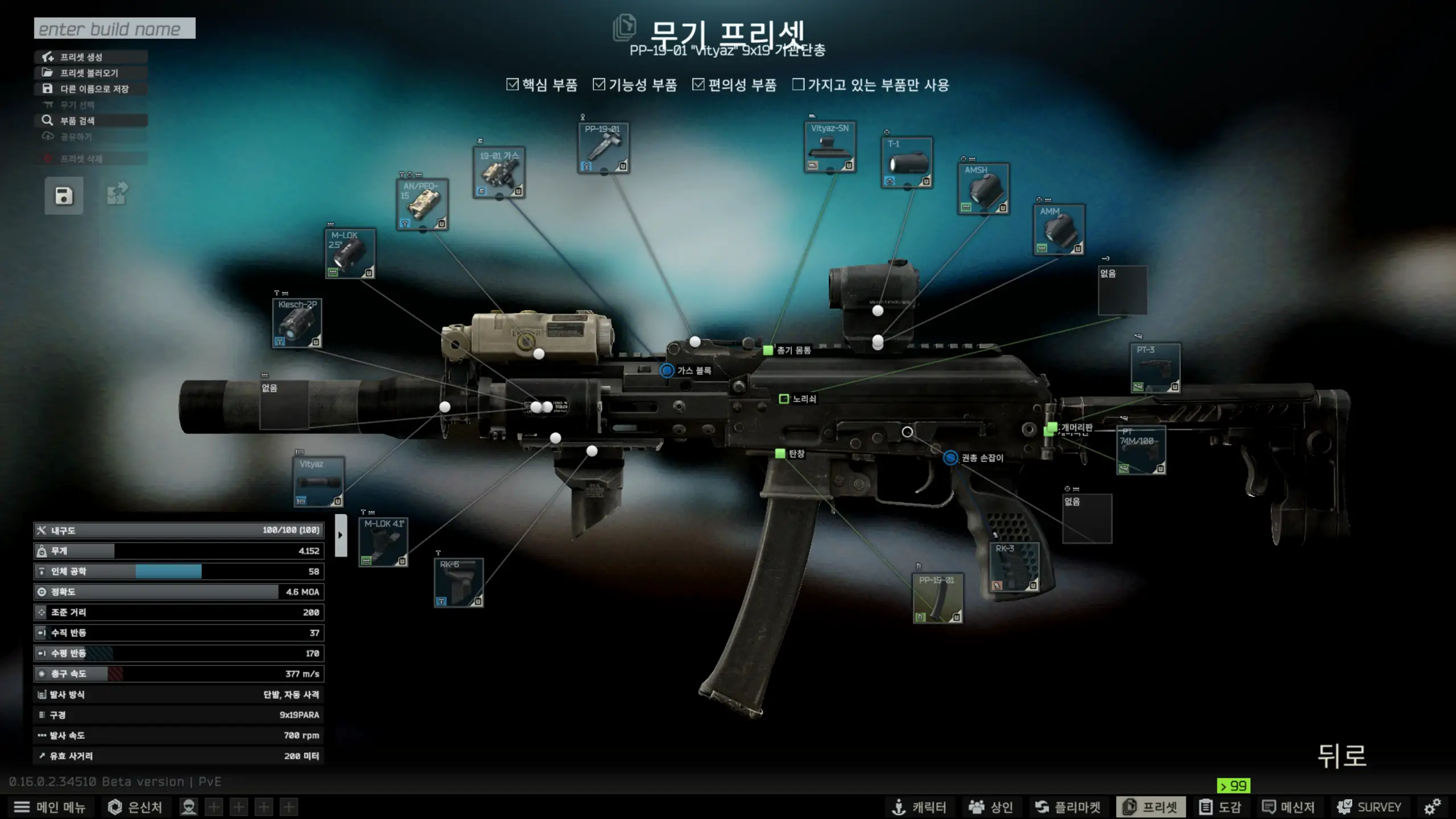
Task: Open the 메인 메뉴 main menu
Action: pos(49,807)
